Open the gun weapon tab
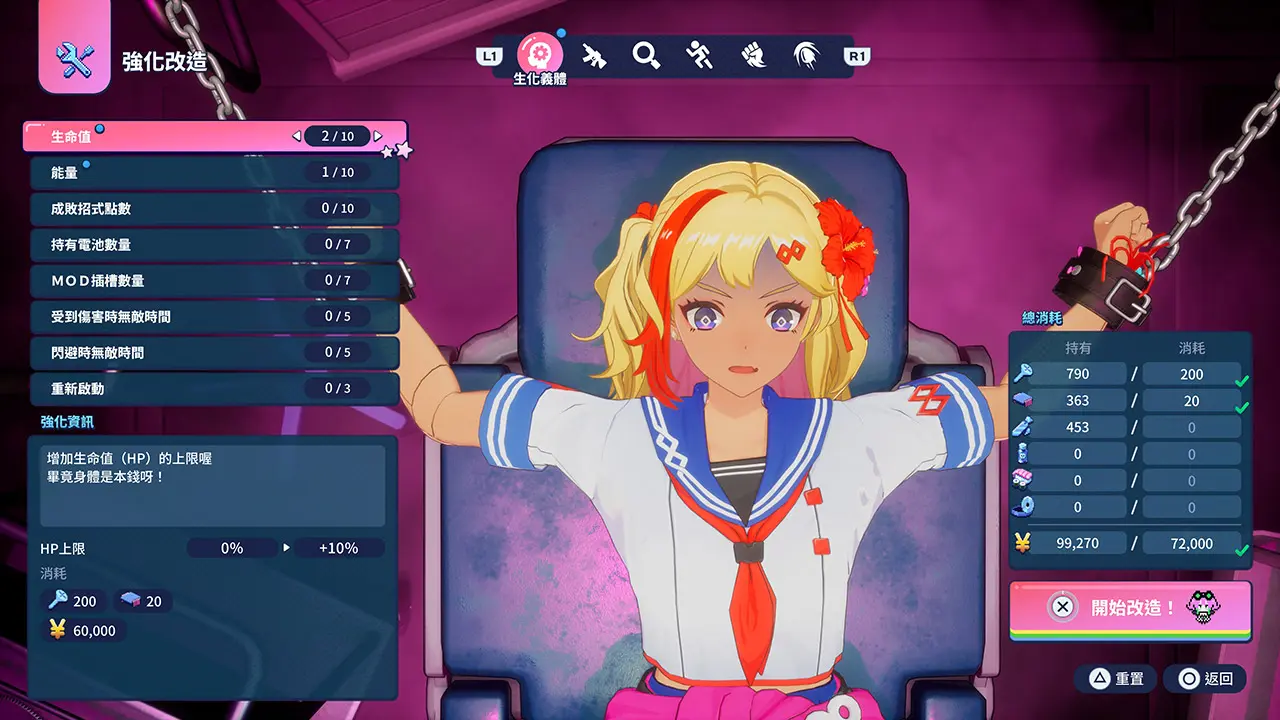The height and width of the screenshot is (720, 1280). [x=594, y=55]
